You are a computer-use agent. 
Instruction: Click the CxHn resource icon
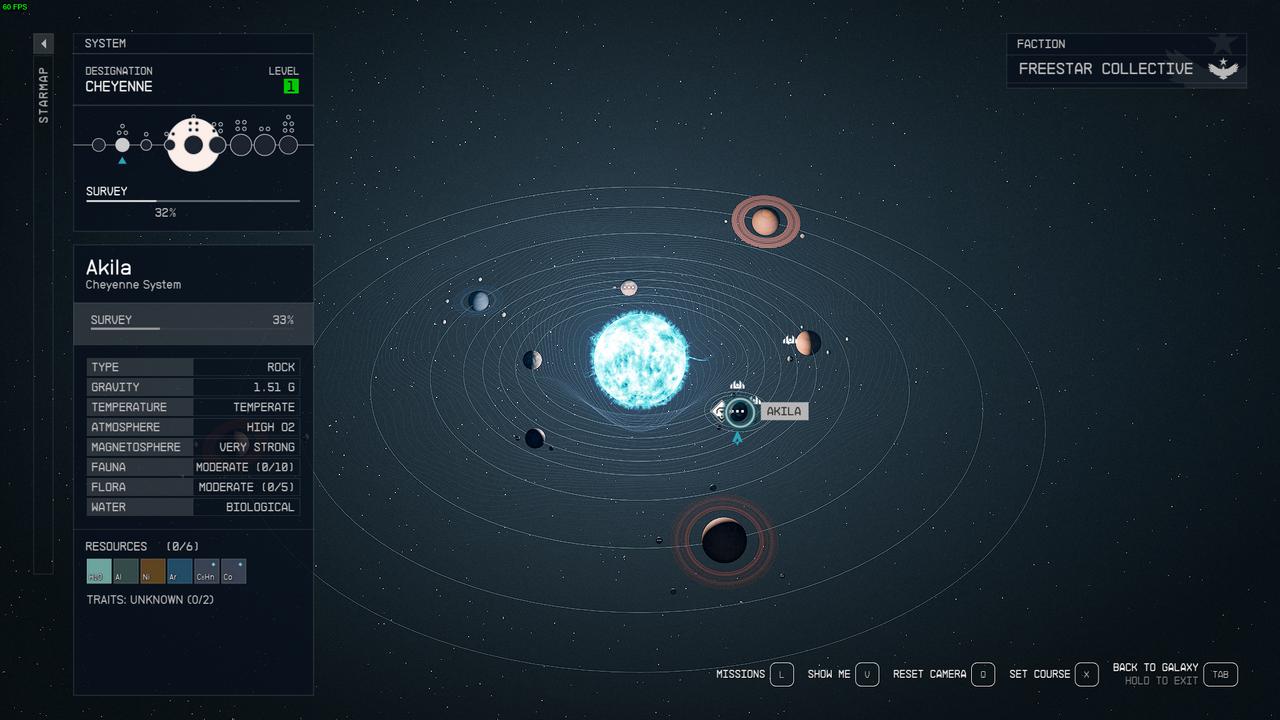coord(206,571)
